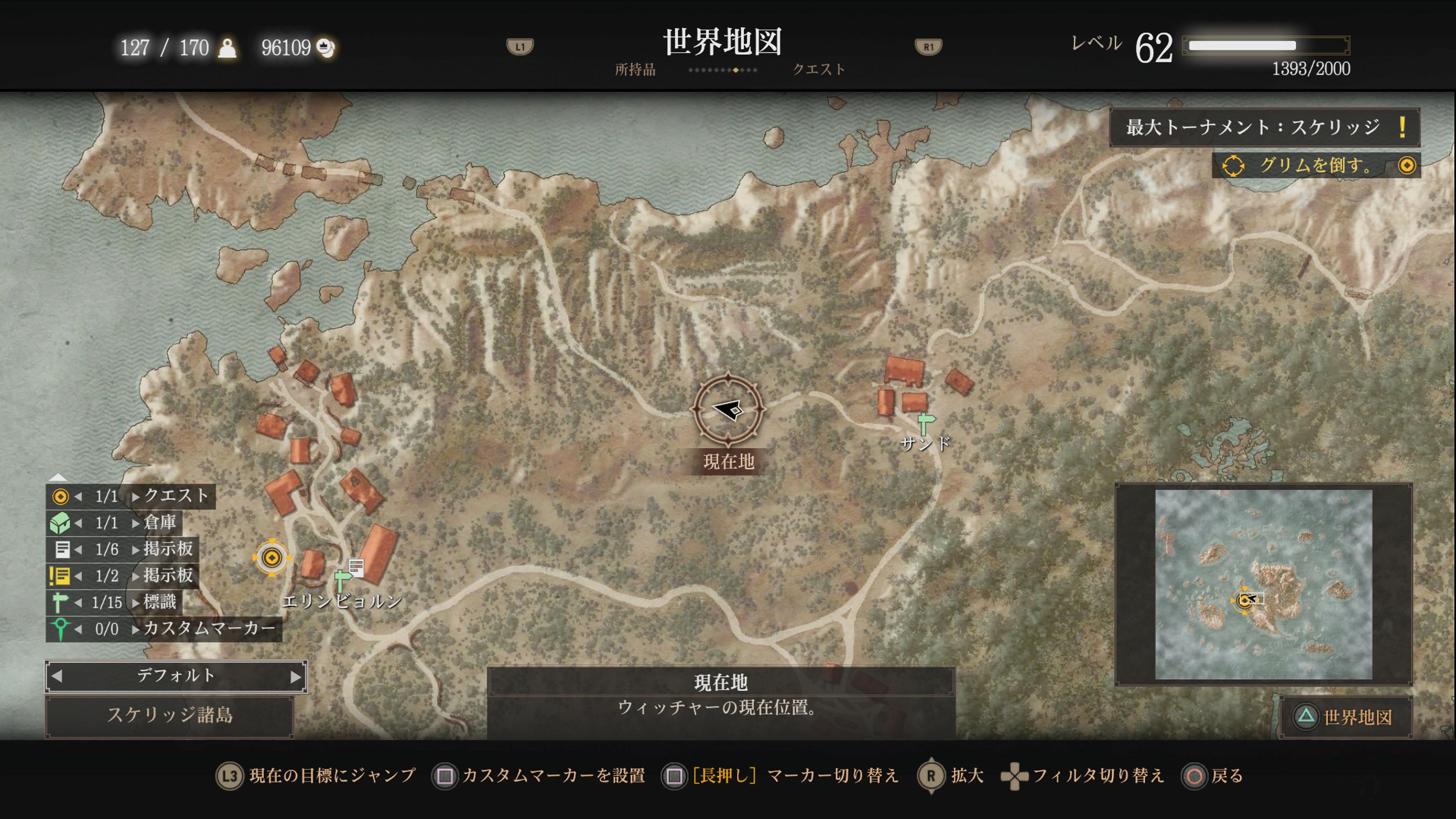This screenshot has height=819, width=1456.
Task: Open the スケリッジ諸島 region button
Action: point(169,715)
